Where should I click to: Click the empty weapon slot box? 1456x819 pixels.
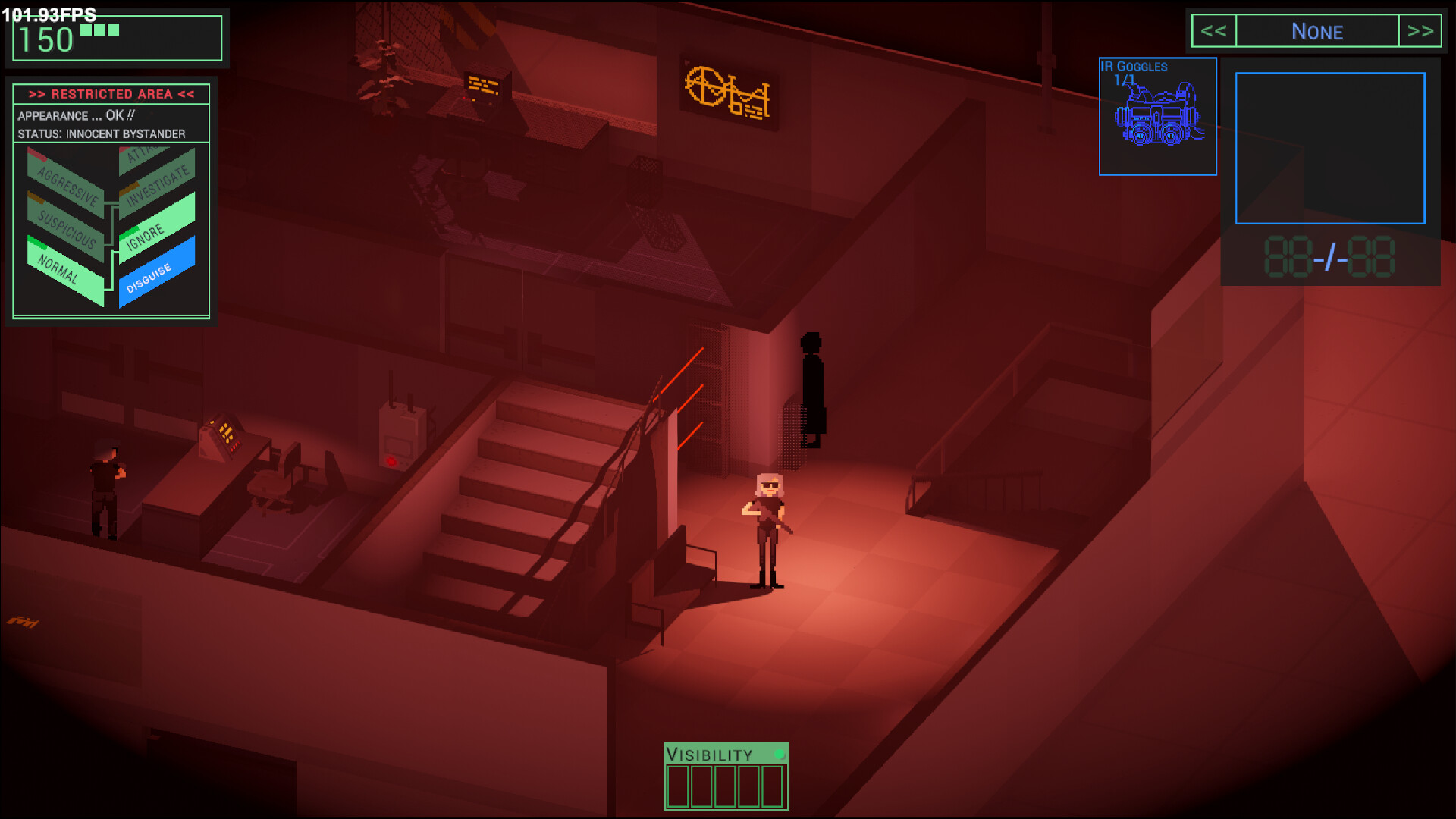1329,148
